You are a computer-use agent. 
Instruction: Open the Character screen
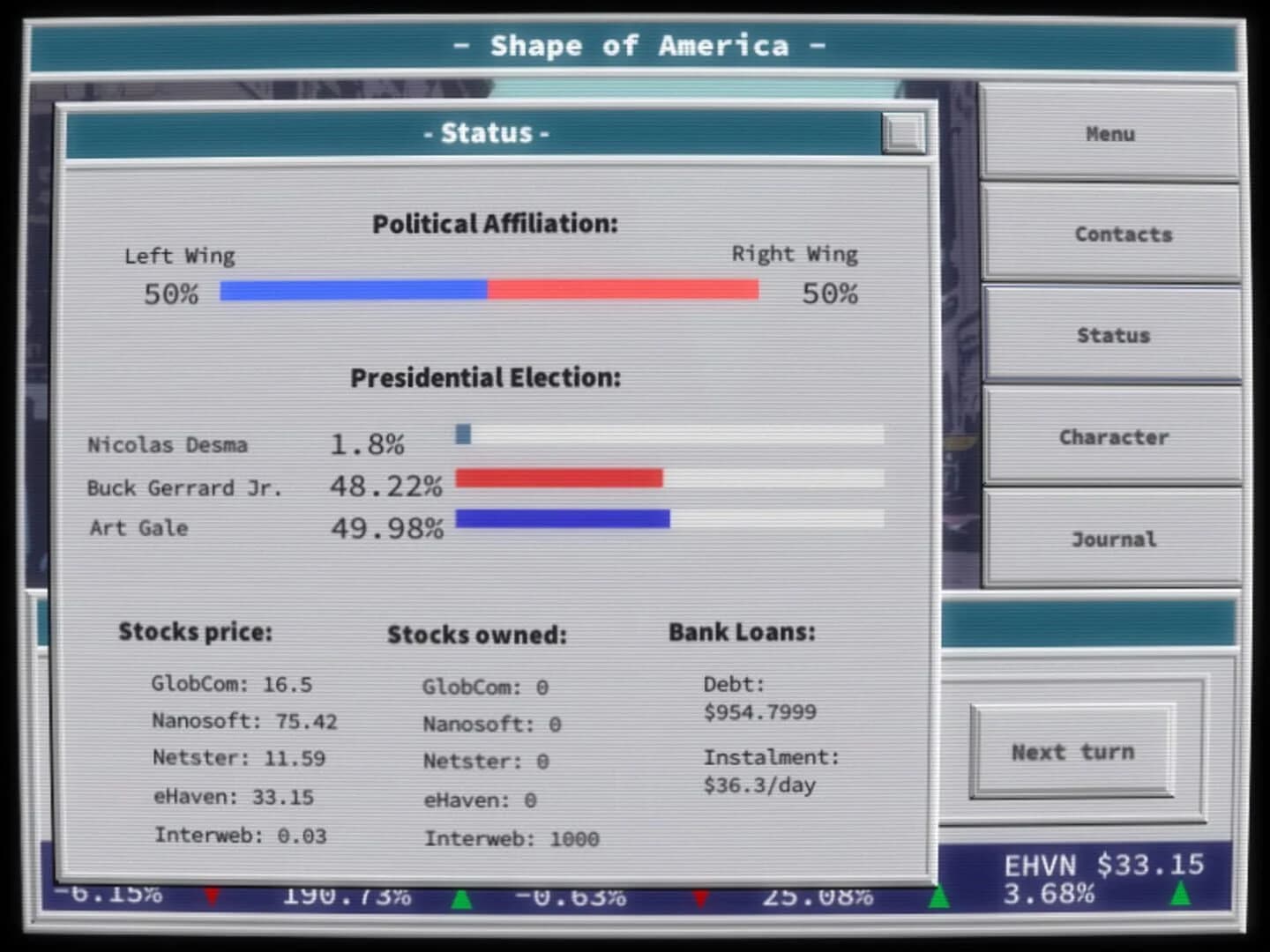pos(1114,437)
